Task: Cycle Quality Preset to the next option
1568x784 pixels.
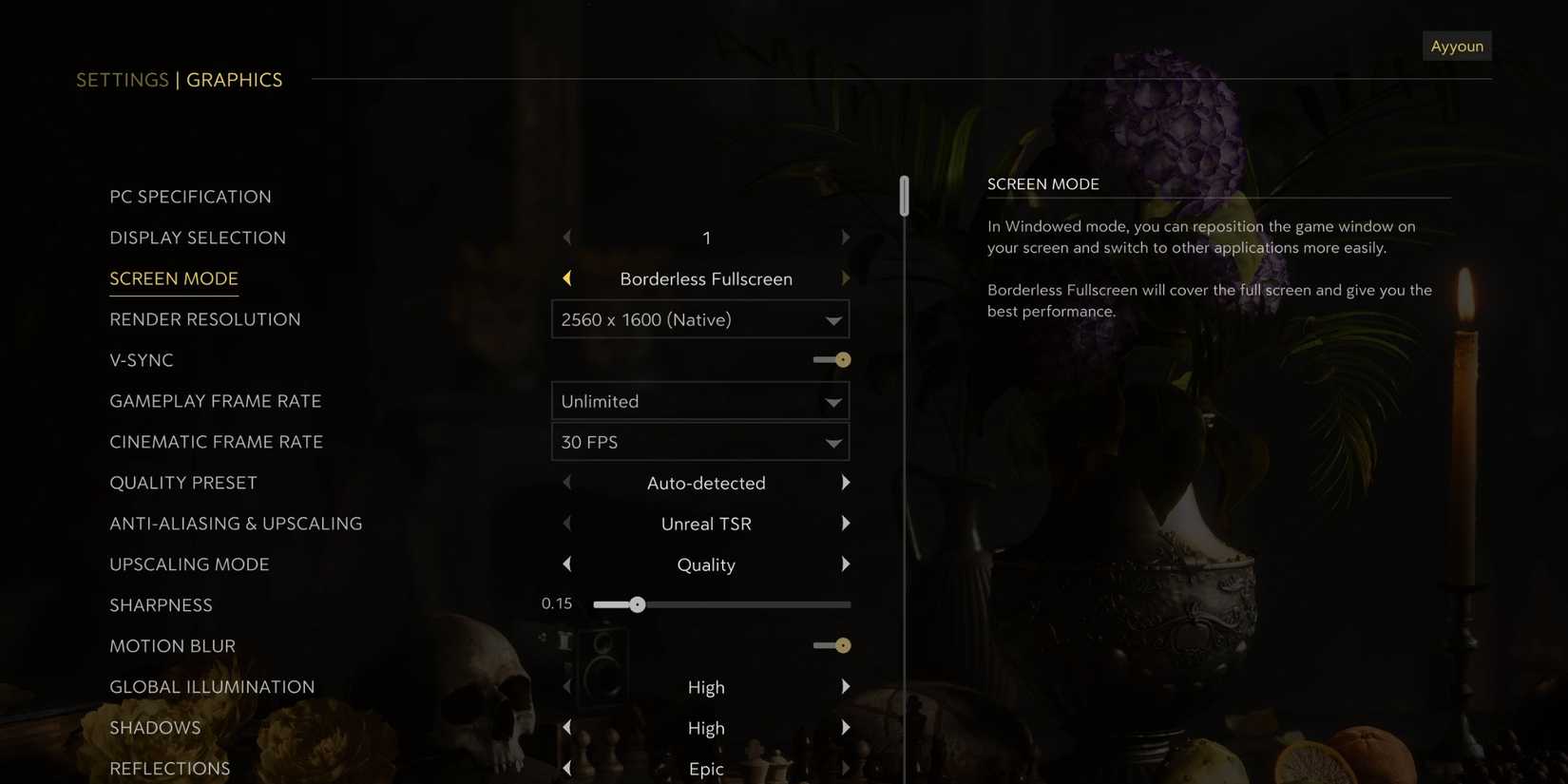Action: click(x=846, y=482)
